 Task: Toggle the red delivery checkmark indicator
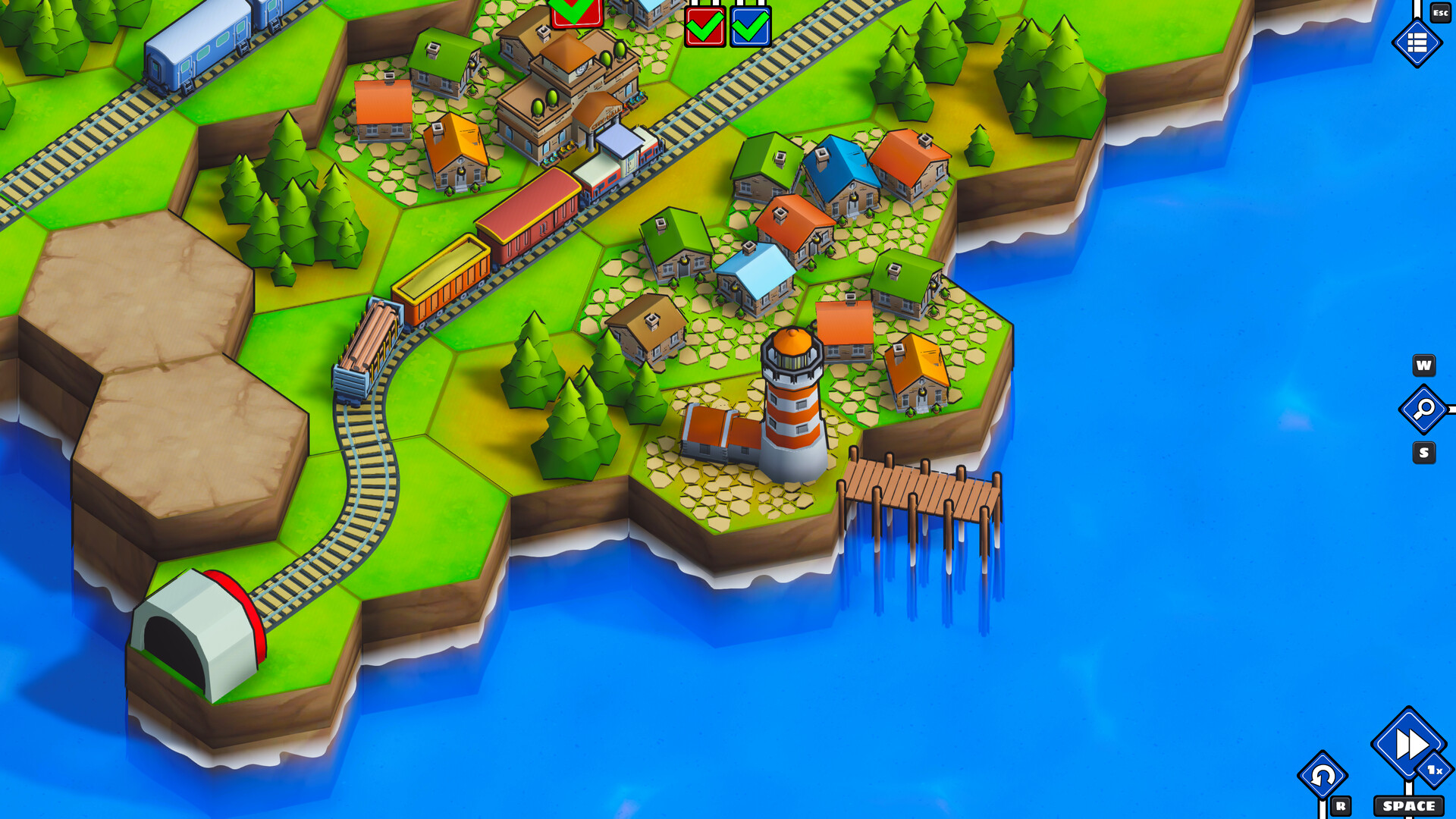[x=704, y=28]
